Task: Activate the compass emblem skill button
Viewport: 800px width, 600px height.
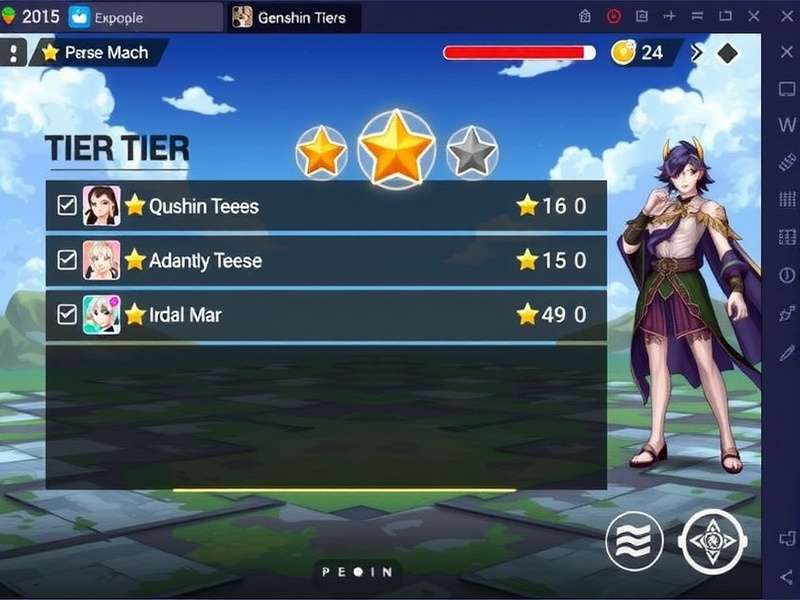Action: pyautogui.click(x=711, y=544)
